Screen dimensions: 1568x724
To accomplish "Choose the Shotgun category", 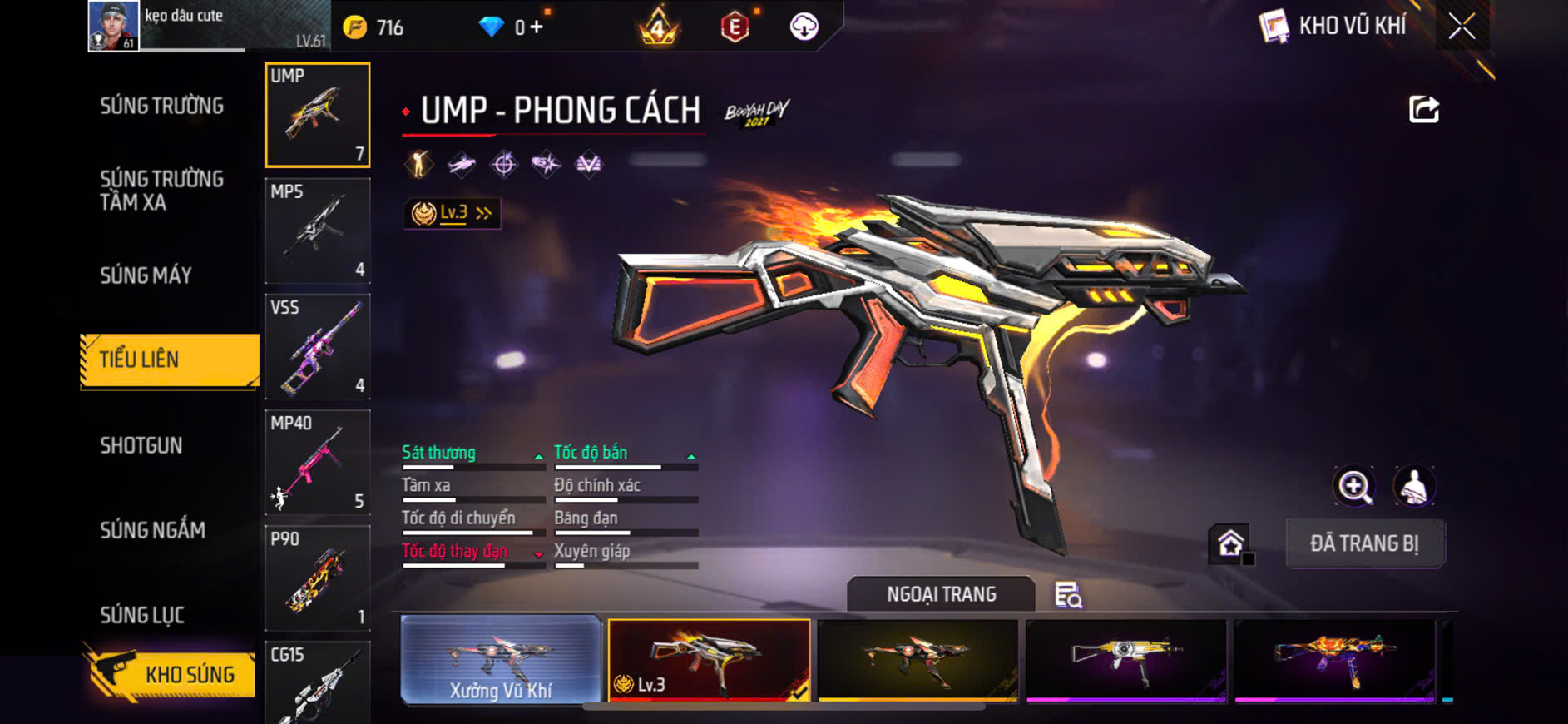I will [141, 445].
